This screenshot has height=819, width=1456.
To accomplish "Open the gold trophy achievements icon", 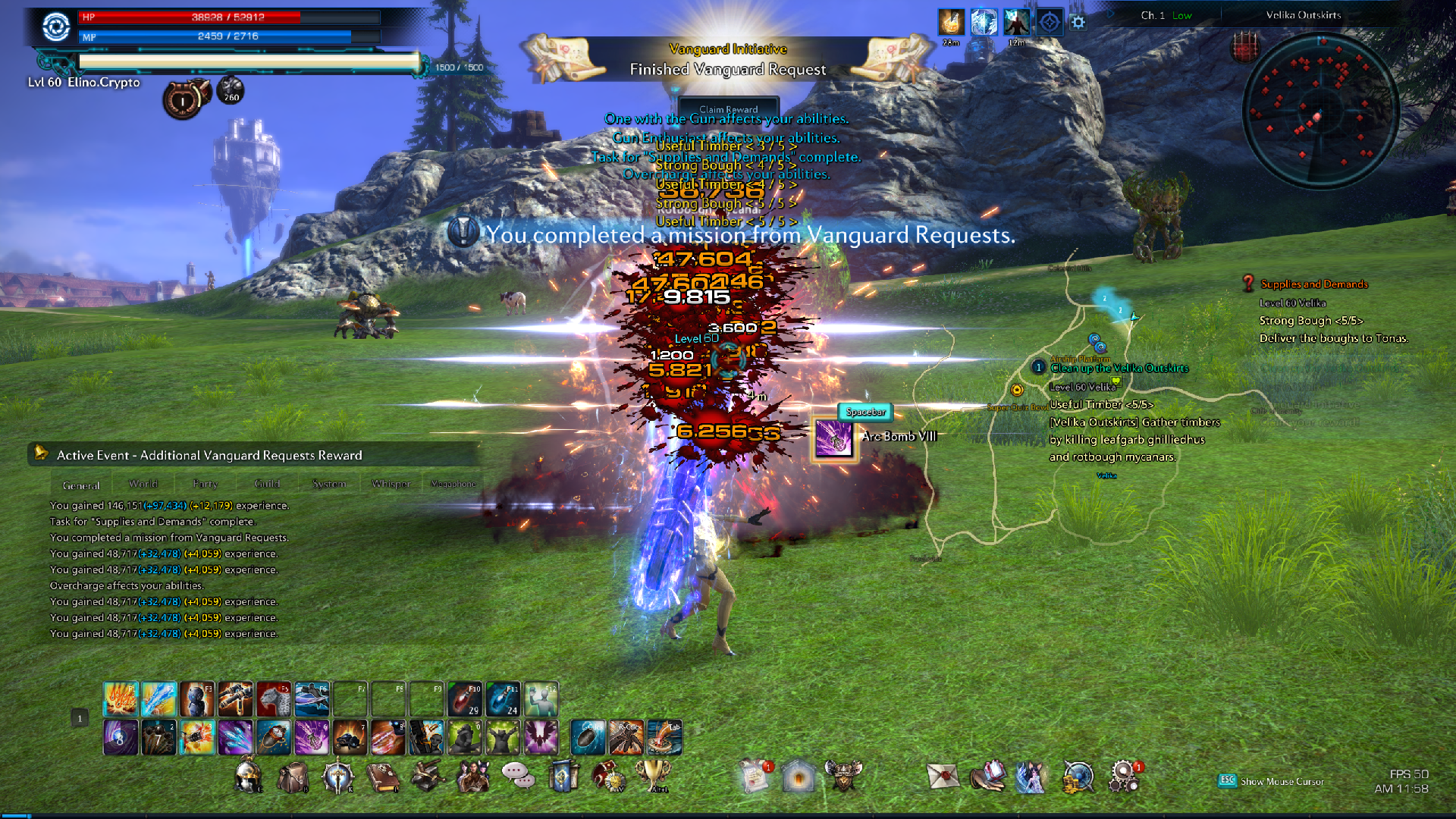I will click(652, 775).
